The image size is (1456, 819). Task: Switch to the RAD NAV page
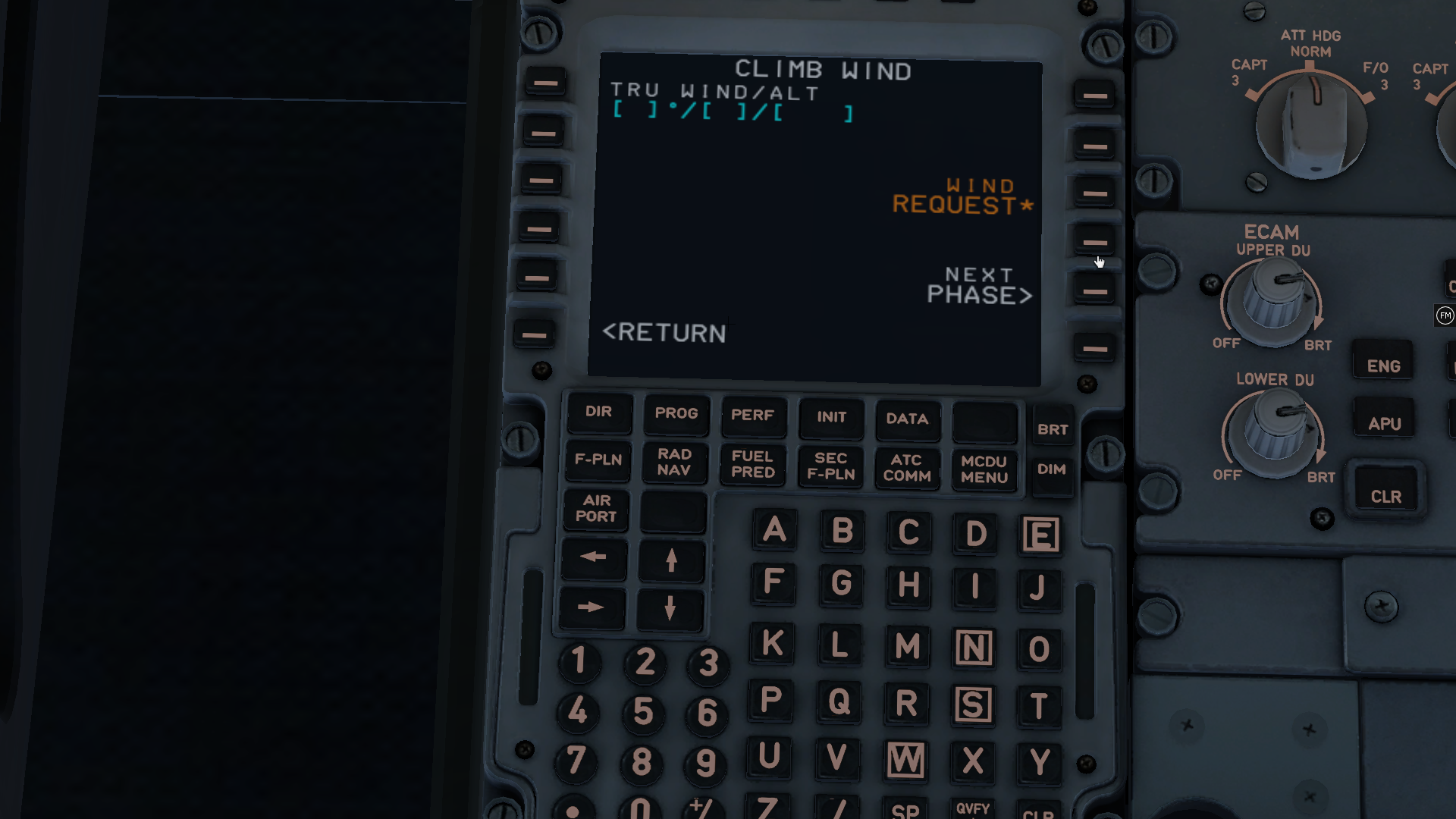click(x=675, y=463)
